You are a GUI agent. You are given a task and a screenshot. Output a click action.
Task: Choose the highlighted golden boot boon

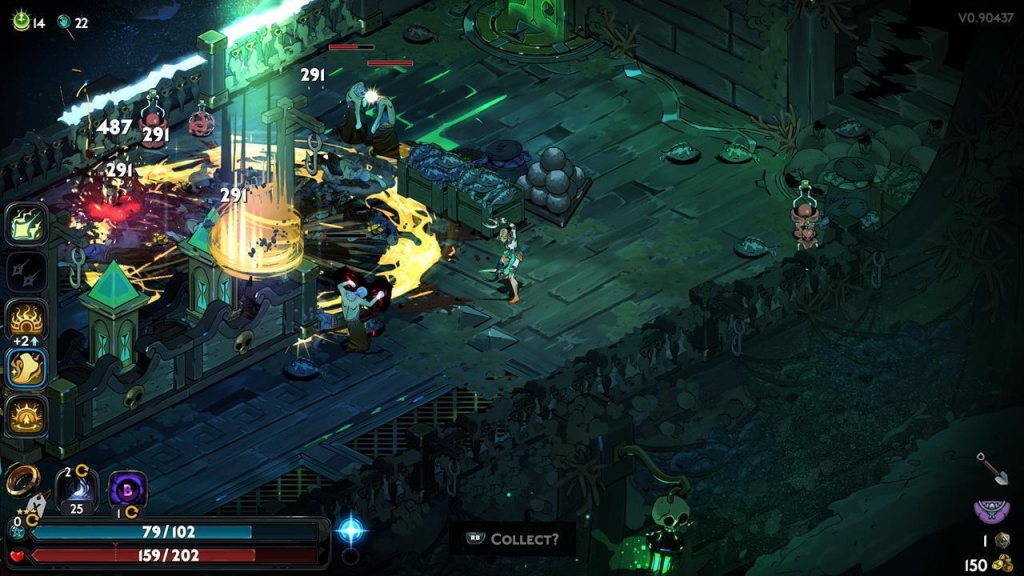pos(27,368)
